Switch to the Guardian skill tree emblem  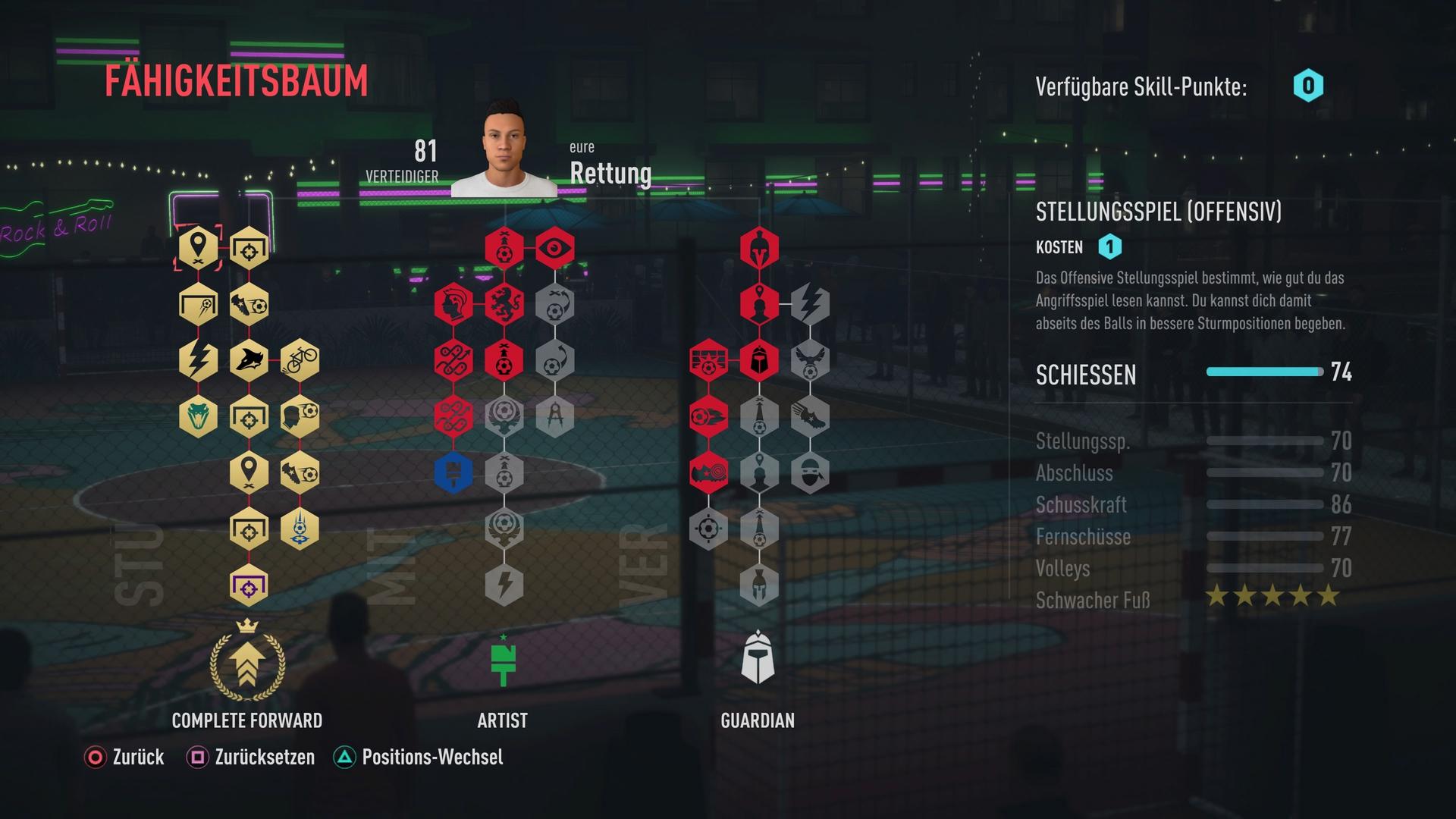(758, 658)
